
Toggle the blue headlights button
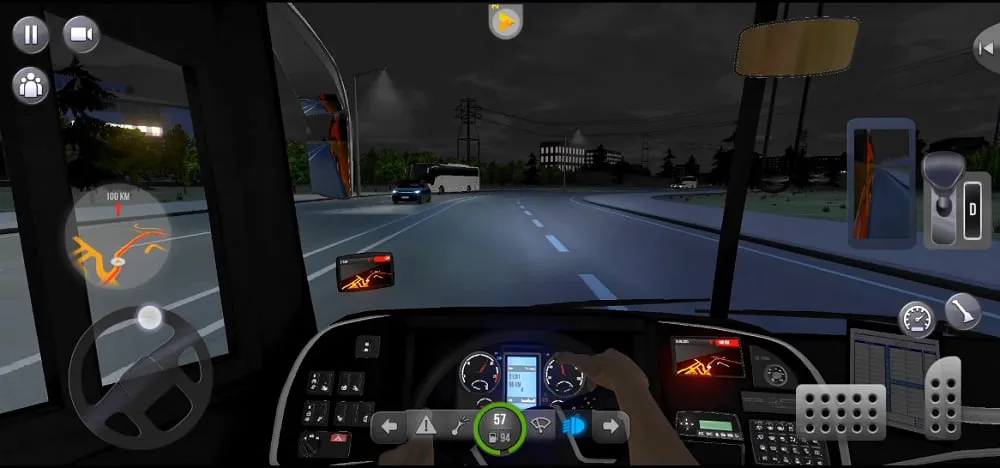pos(574,427)
